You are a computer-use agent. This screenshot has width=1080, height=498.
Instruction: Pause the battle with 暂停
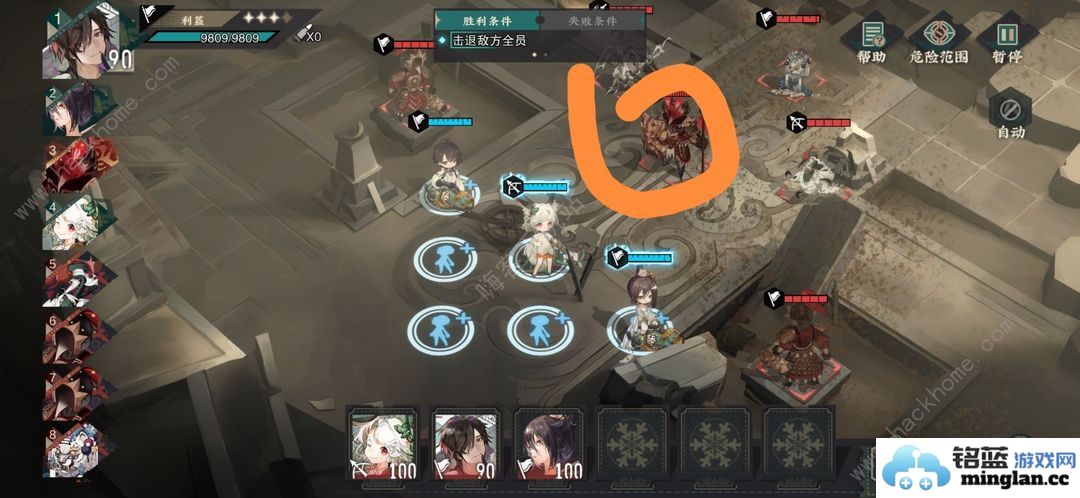pyautogui.click(x=1005, y=42)
